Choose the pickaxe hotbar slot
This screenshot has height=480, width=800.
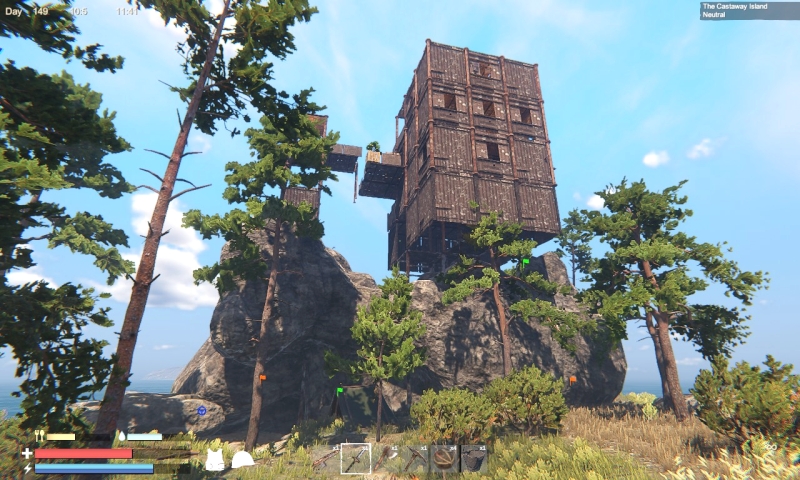415,459
